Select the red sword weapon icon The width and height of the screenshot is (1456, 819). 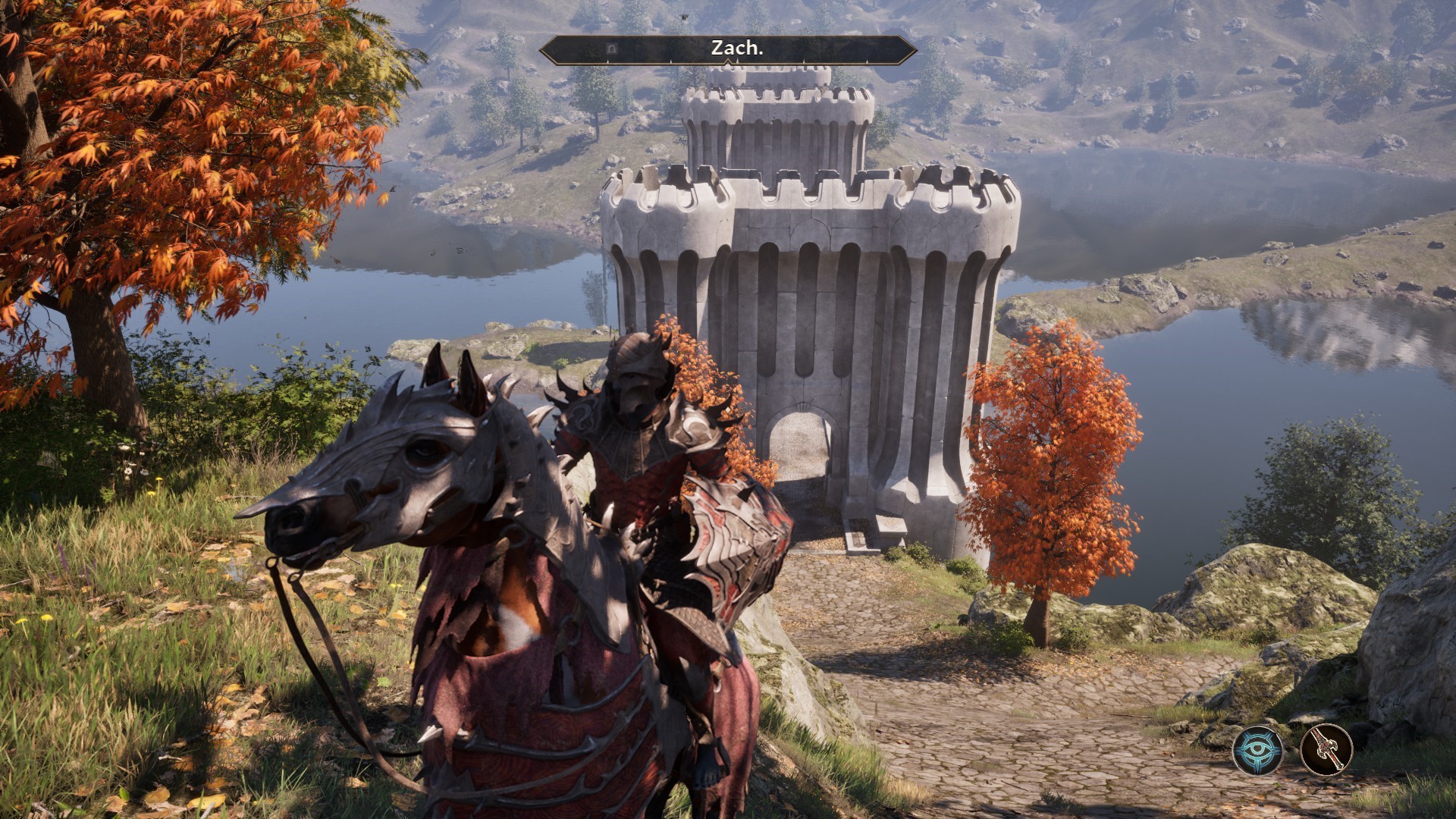(1326, 750)
